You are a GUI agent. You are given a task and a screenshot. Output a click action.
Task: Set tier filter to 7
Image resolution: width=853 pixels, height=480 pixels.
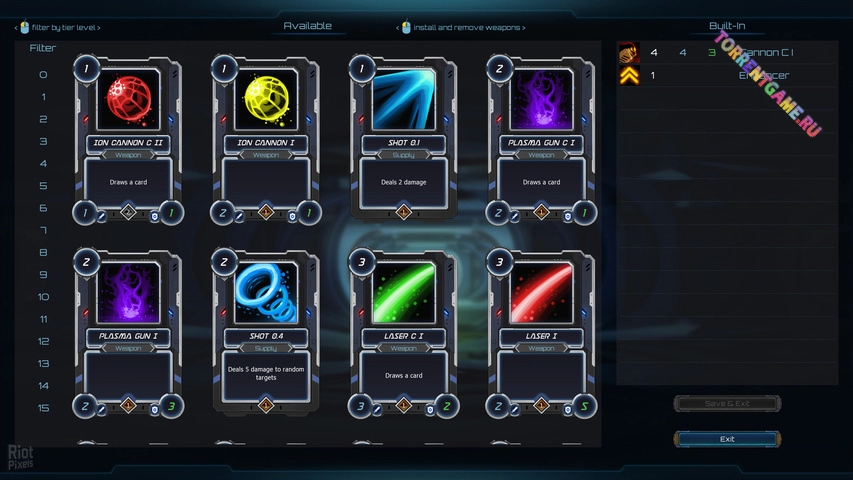tap(43, 231)
